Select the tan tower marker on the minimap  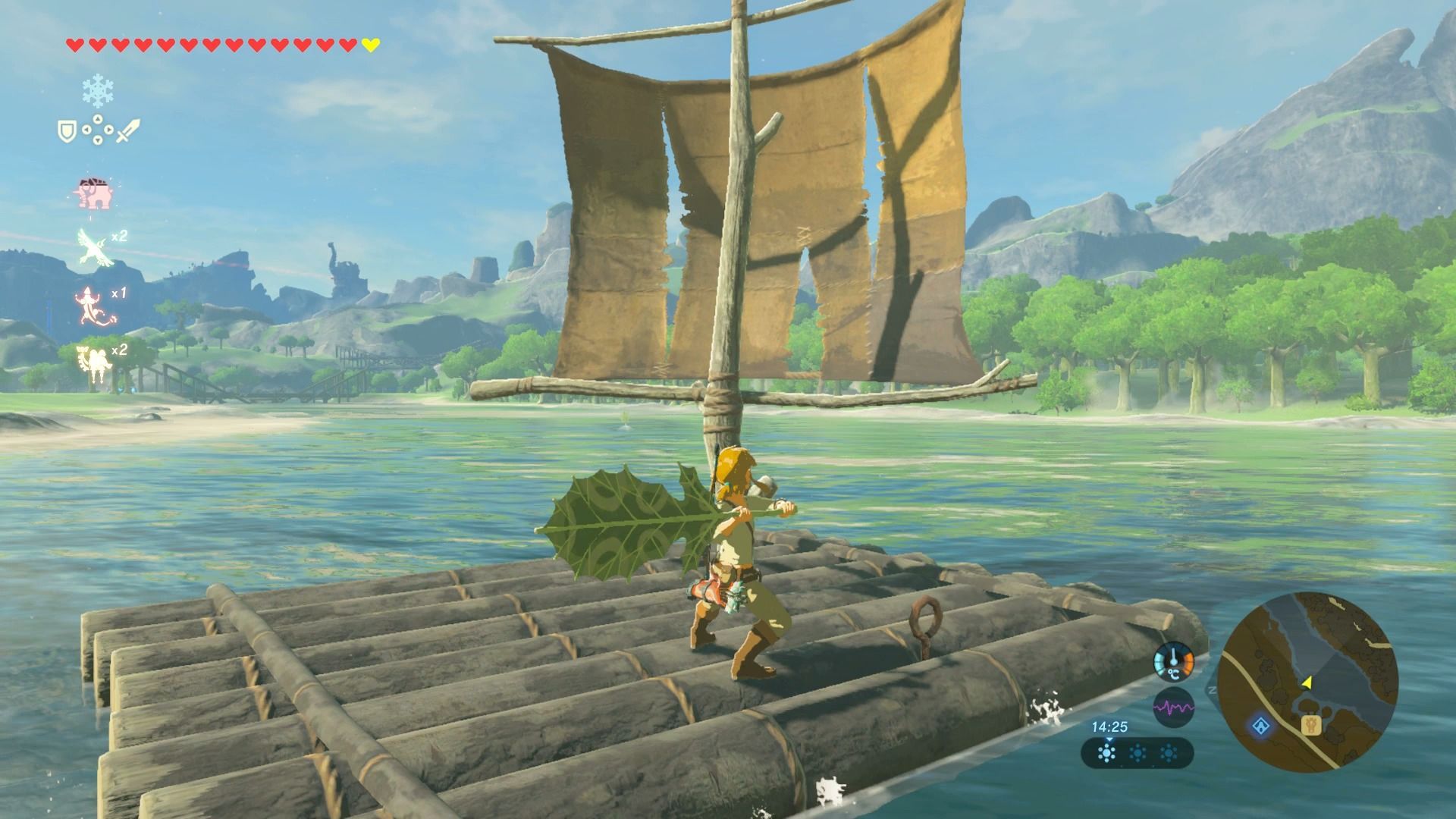click(1312, 726)
